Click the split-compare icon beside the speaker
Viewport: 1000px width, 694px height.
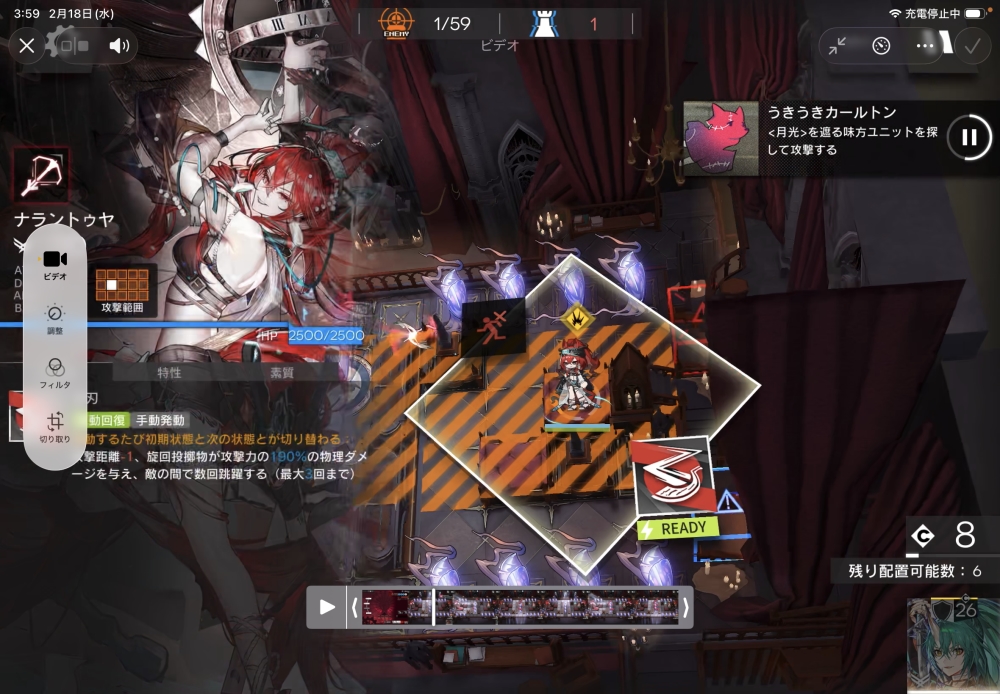click(75, 45)
